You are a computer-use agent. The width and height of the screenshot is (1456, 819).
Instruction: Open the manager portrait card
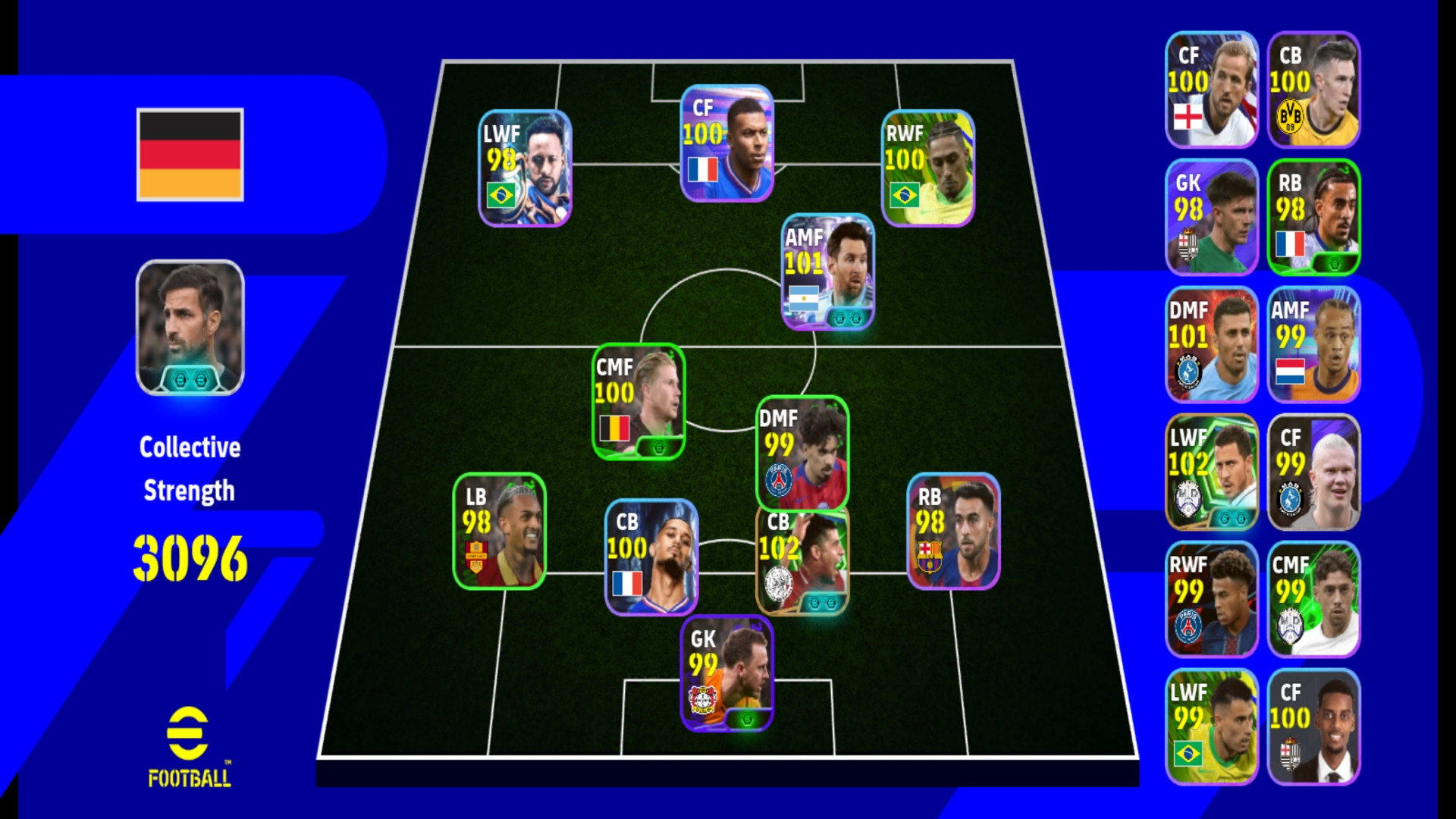click(190, 328)
